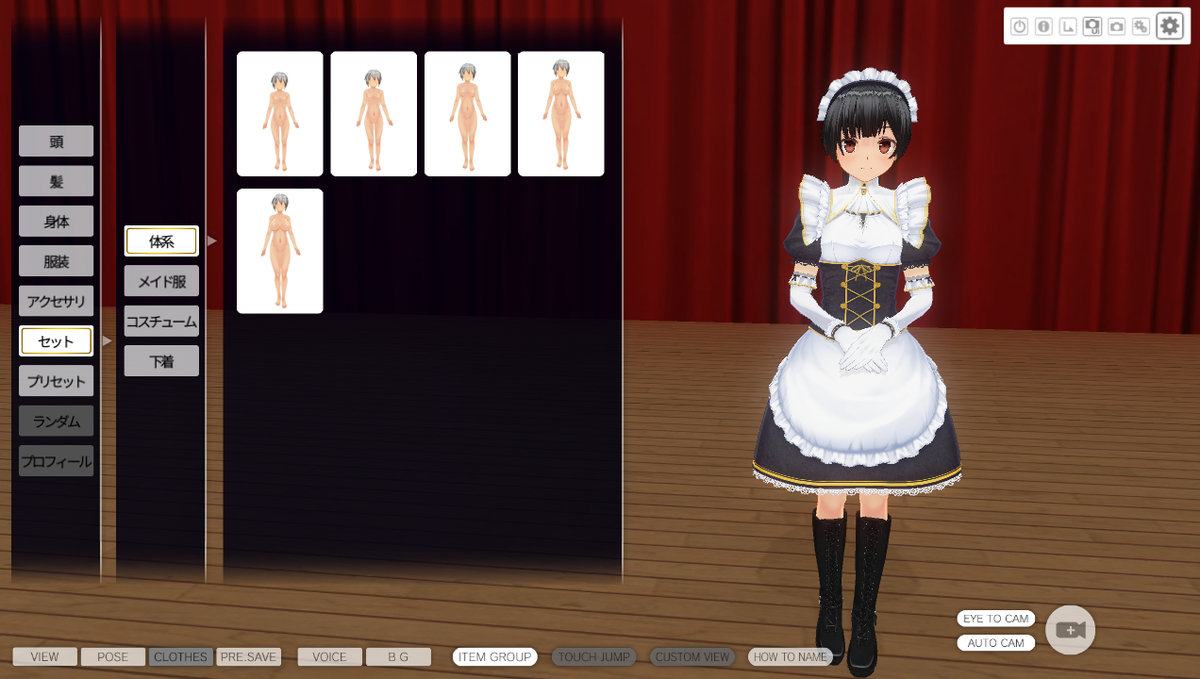Open the コスチューム costume subcategory
Viewport: 1200px width, 679px height.
161,321
